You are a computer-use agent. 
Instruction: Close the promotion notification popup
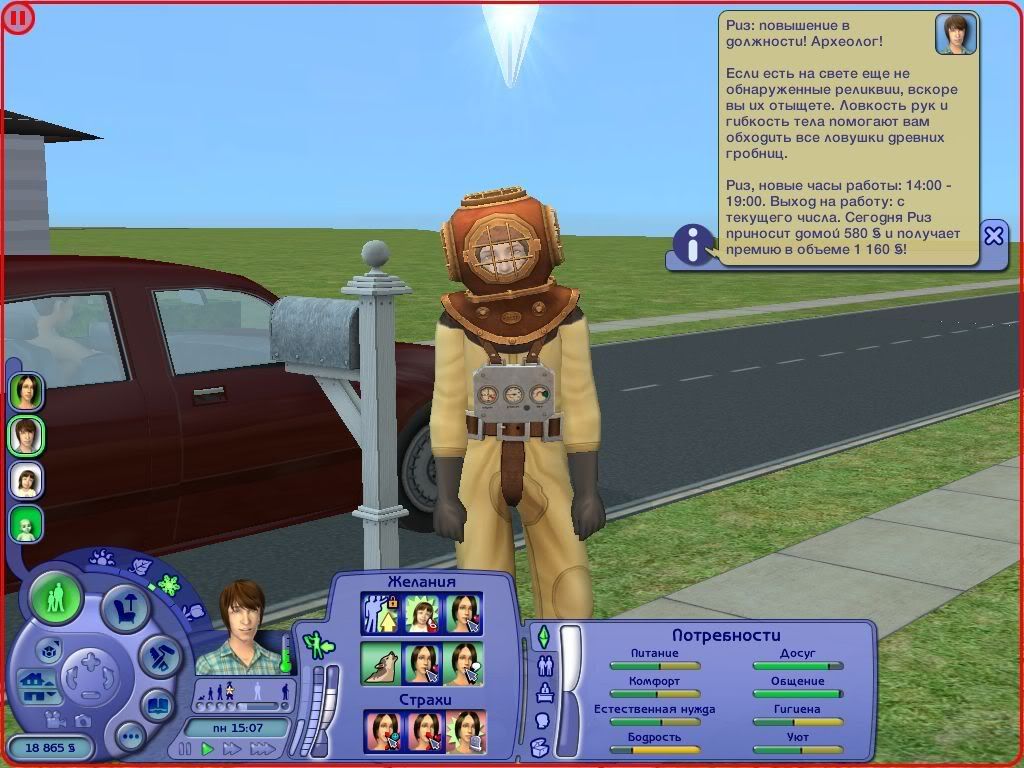[993, 236]
